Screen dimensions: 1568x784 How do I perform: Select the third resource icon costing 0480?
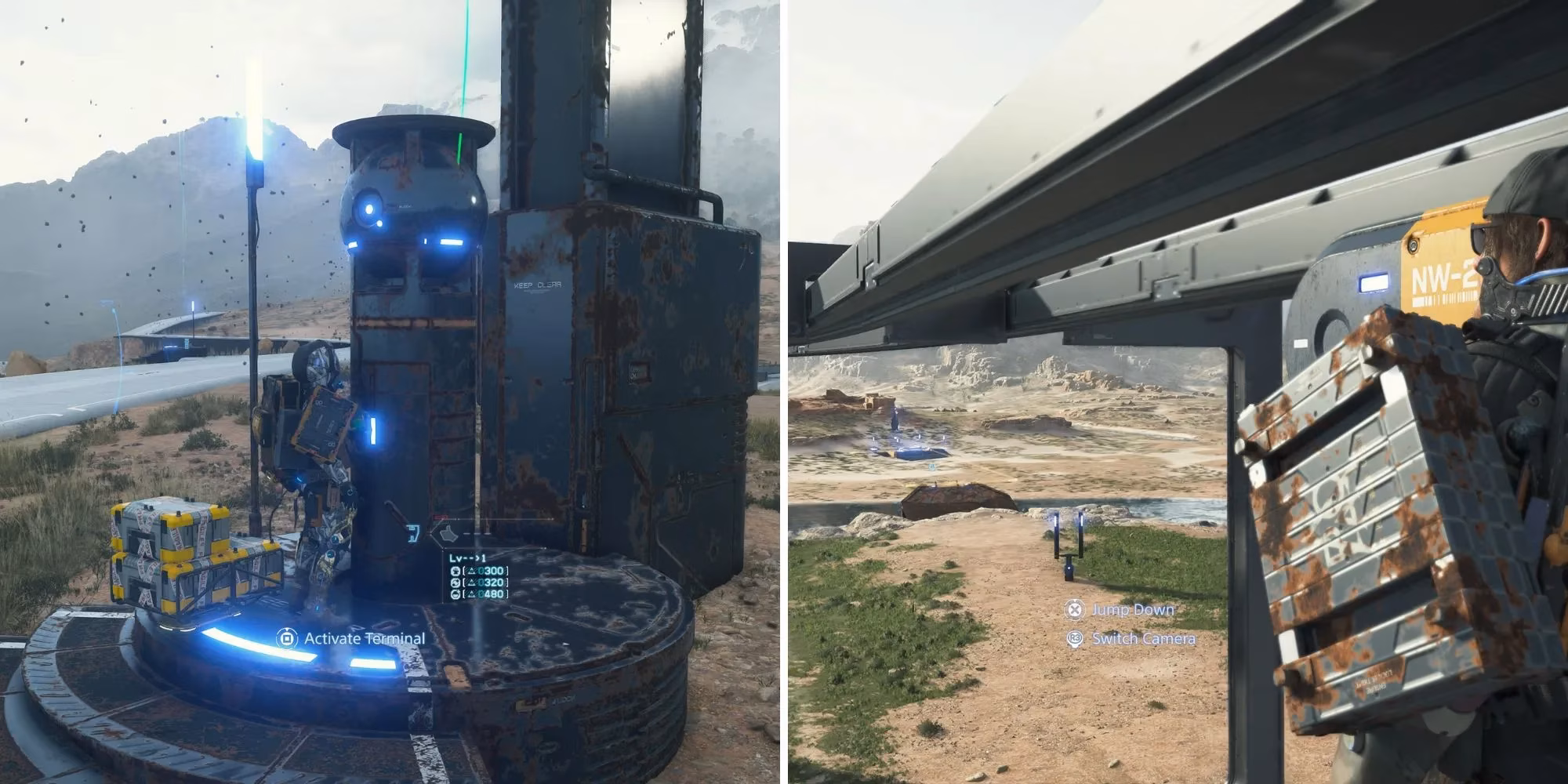coord(456,594)
